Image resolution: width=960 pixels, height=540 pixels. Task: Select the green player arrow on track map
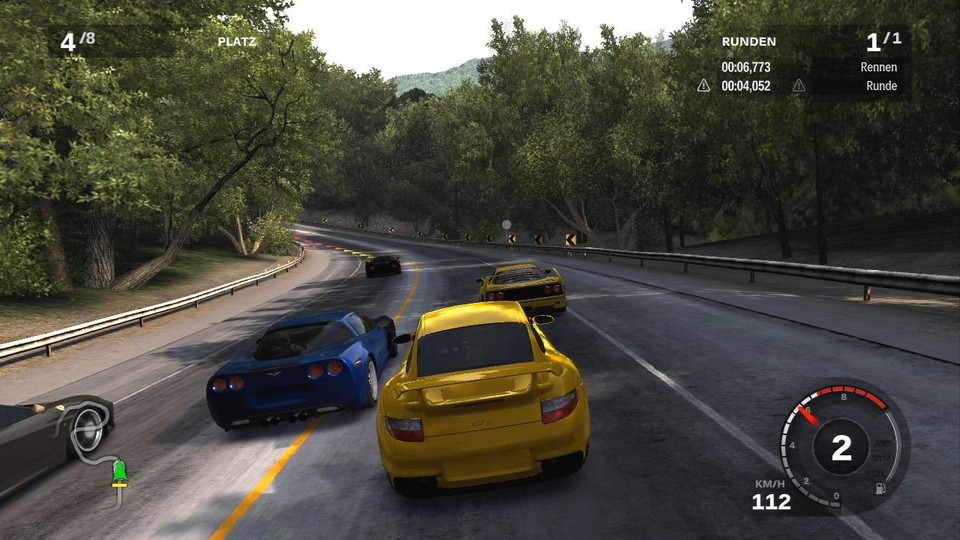[x=121, y=471]
